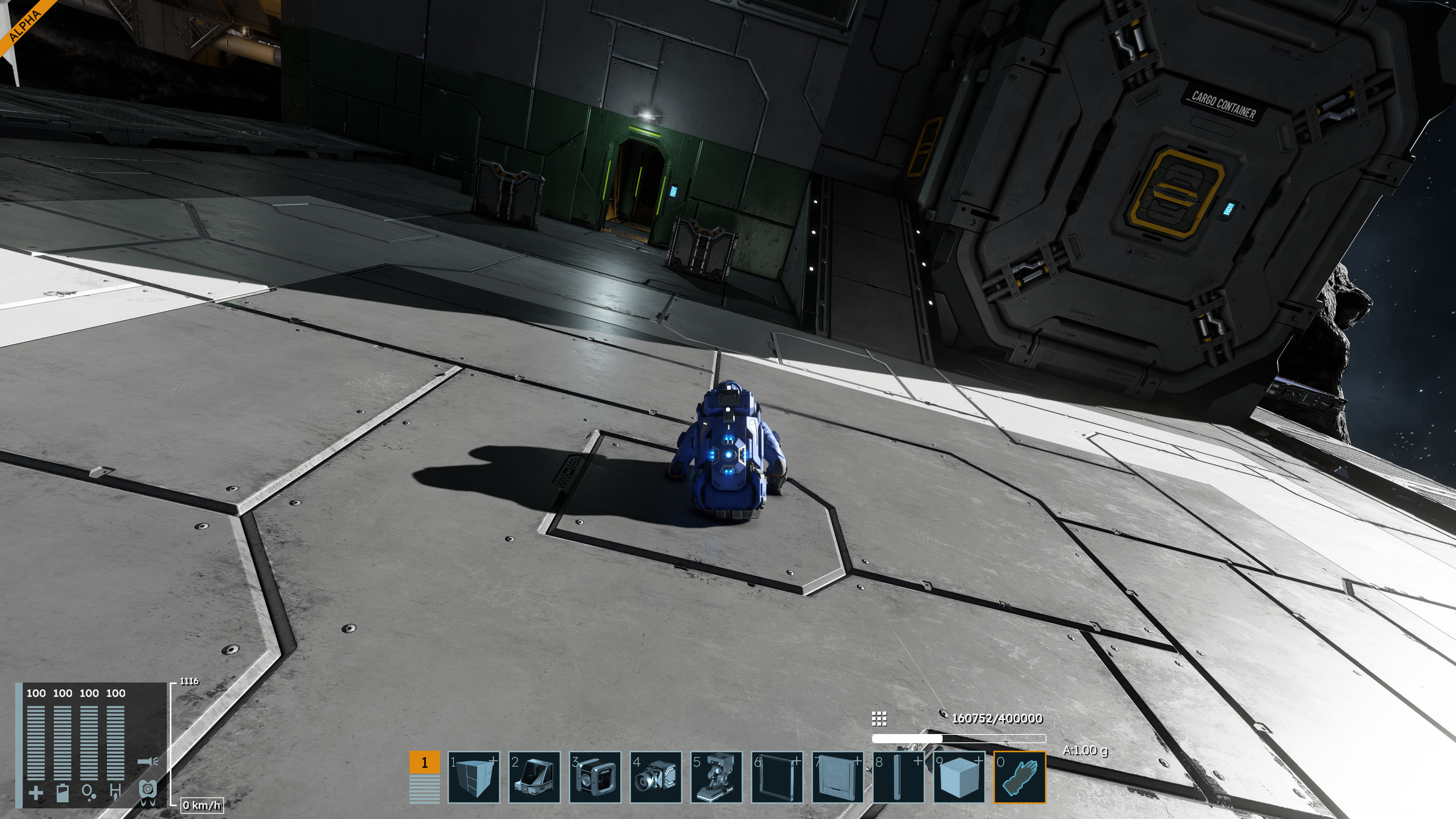This screenshot has height=819, width=1456.
Task: Choose the window frame block in slot 6
Action: point(777,777)
